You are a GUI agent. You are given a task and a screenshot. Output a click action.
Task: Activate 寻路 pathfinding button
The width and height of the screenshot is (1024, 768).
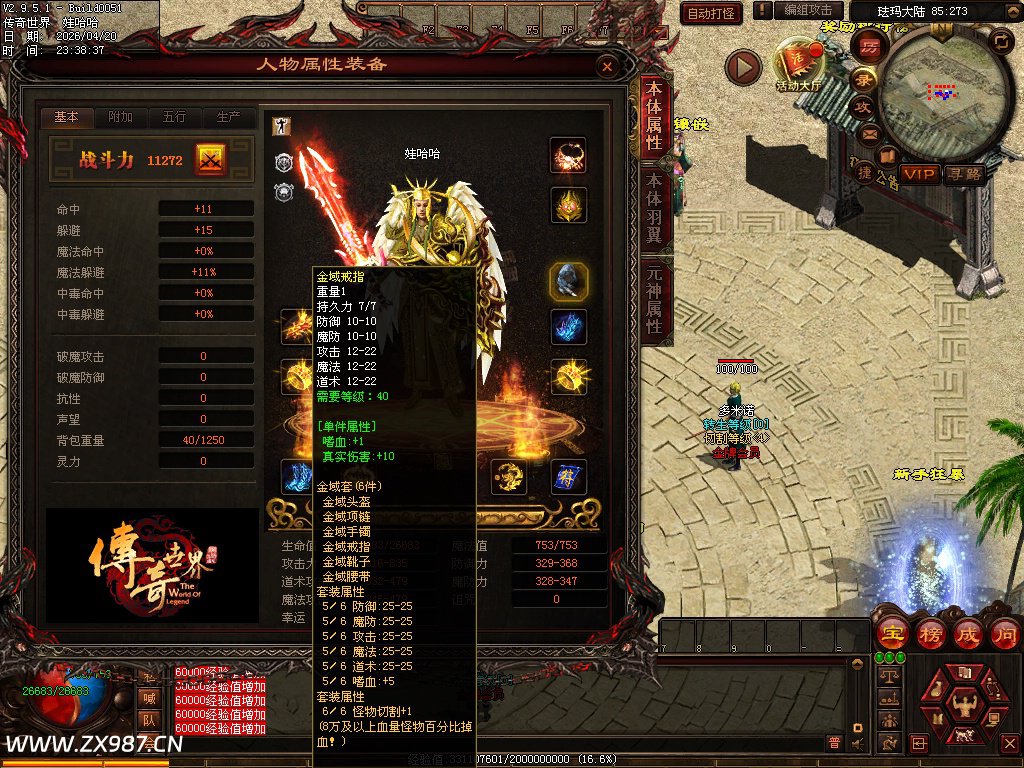click(965, 174)
